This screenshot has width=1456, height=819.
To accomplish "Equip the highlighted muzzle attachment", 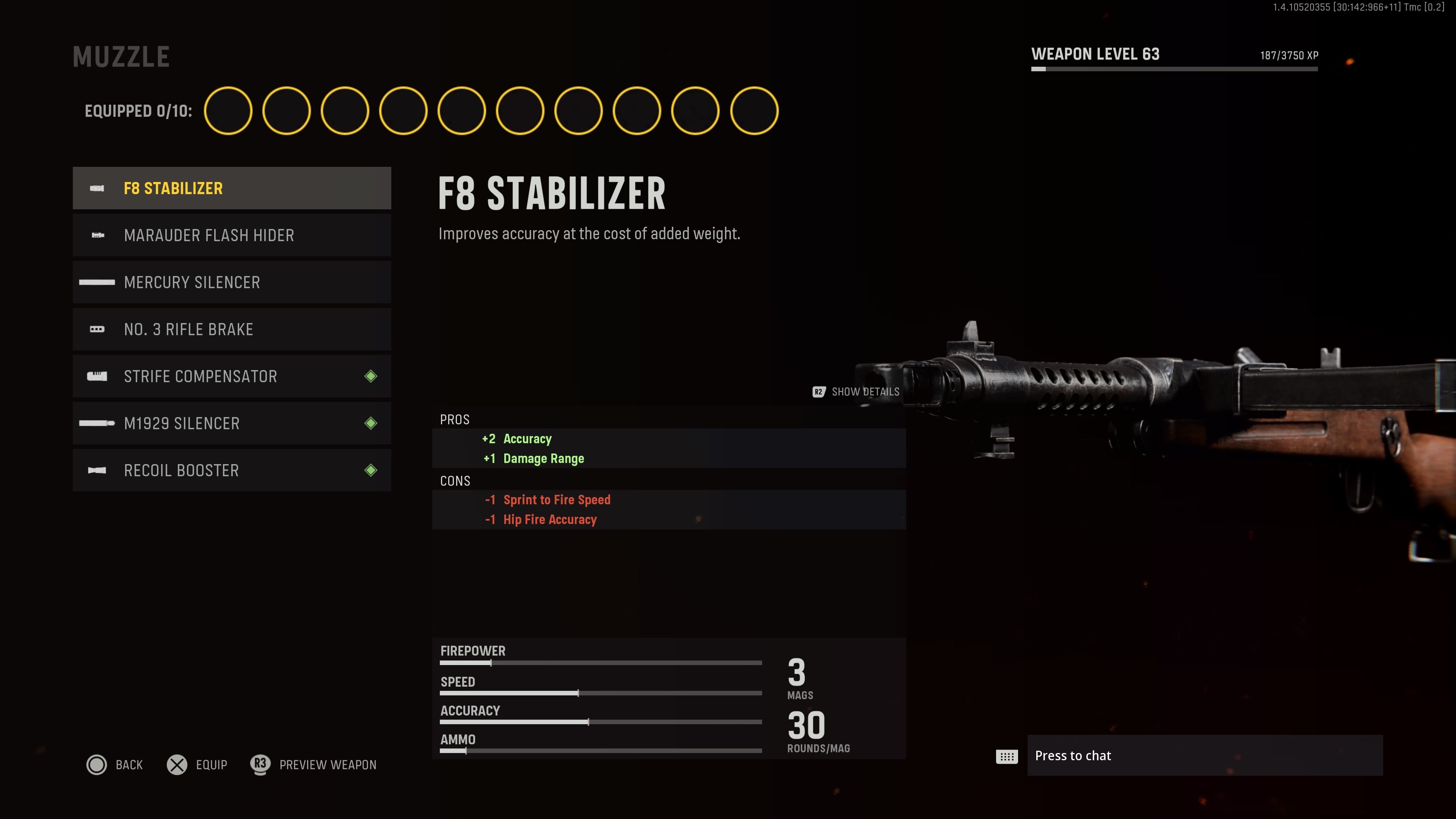I will click(x=197, y=765).
